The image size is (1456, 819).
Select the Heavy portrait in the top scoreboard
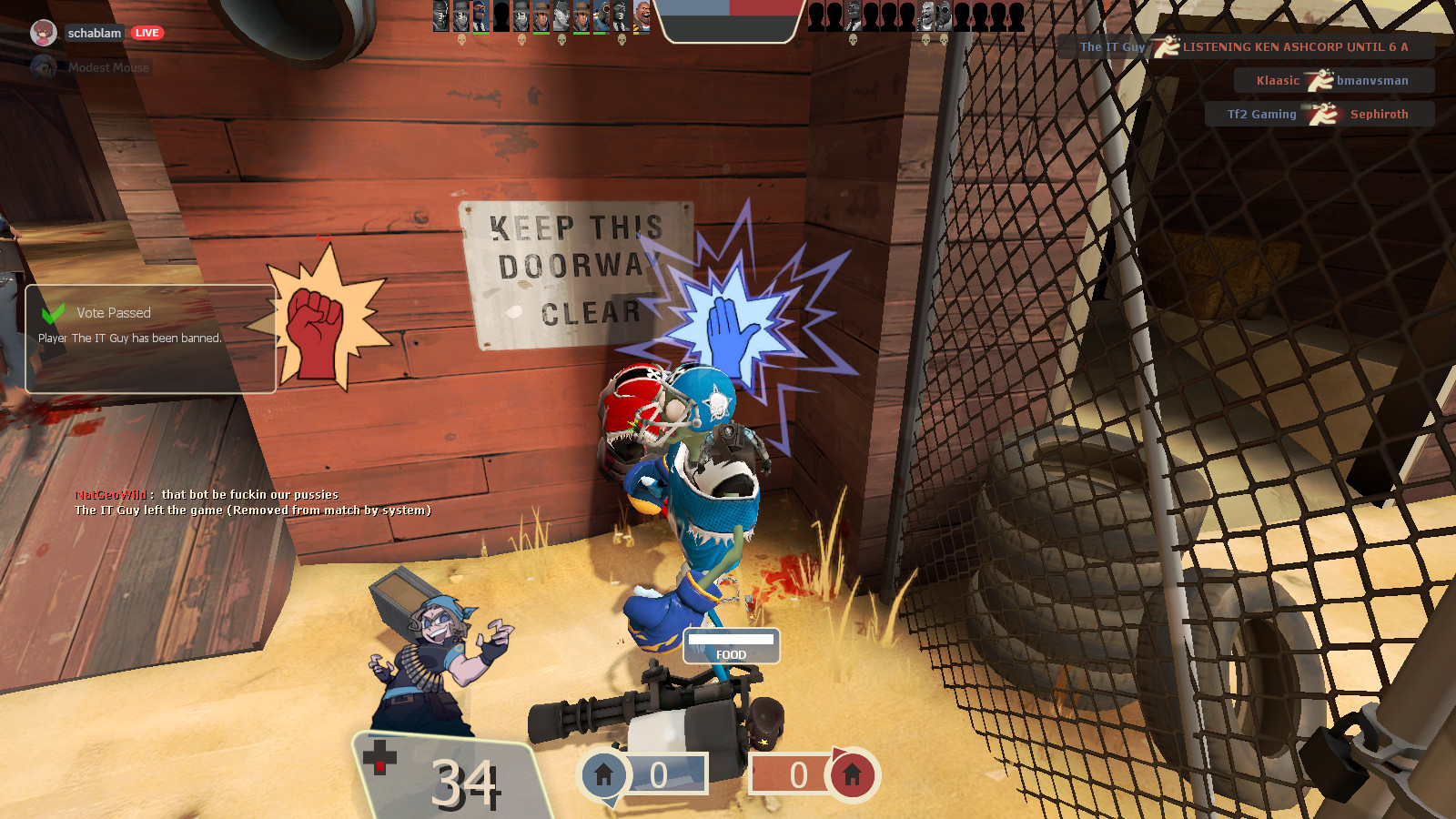click(x=642, y=18)
